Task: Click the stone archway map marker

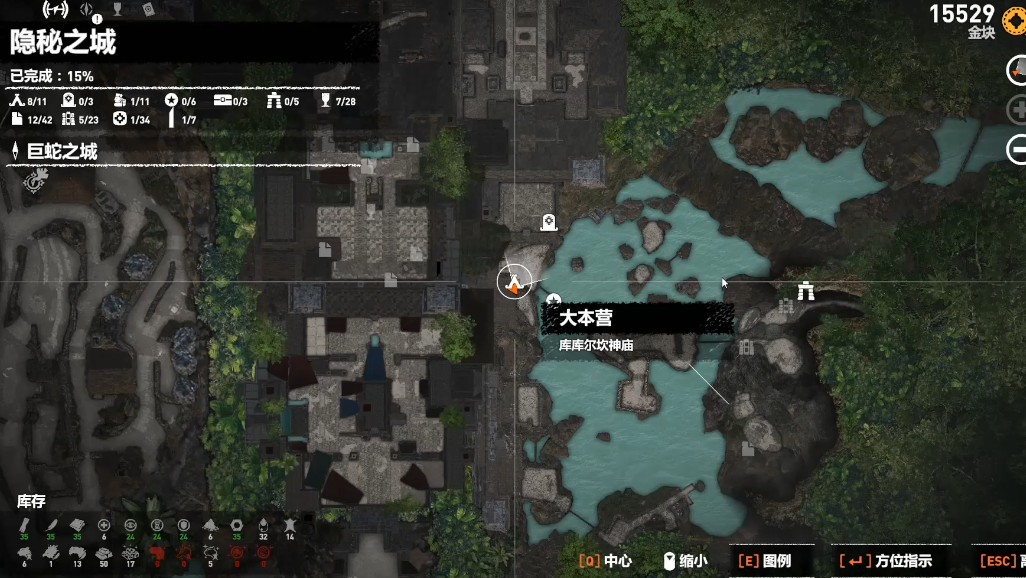Action: [806, 290]
